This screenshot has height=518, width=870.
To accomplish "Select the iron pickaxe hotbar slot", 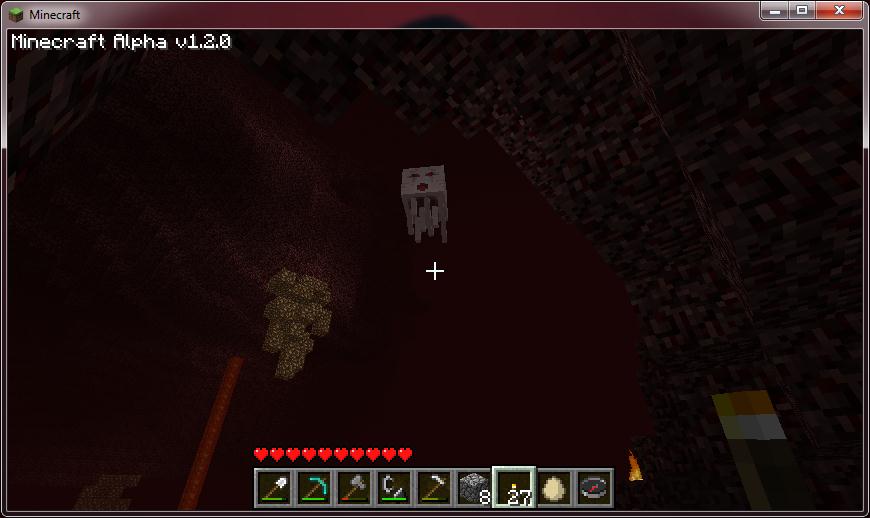I will [x=433, y=488].
